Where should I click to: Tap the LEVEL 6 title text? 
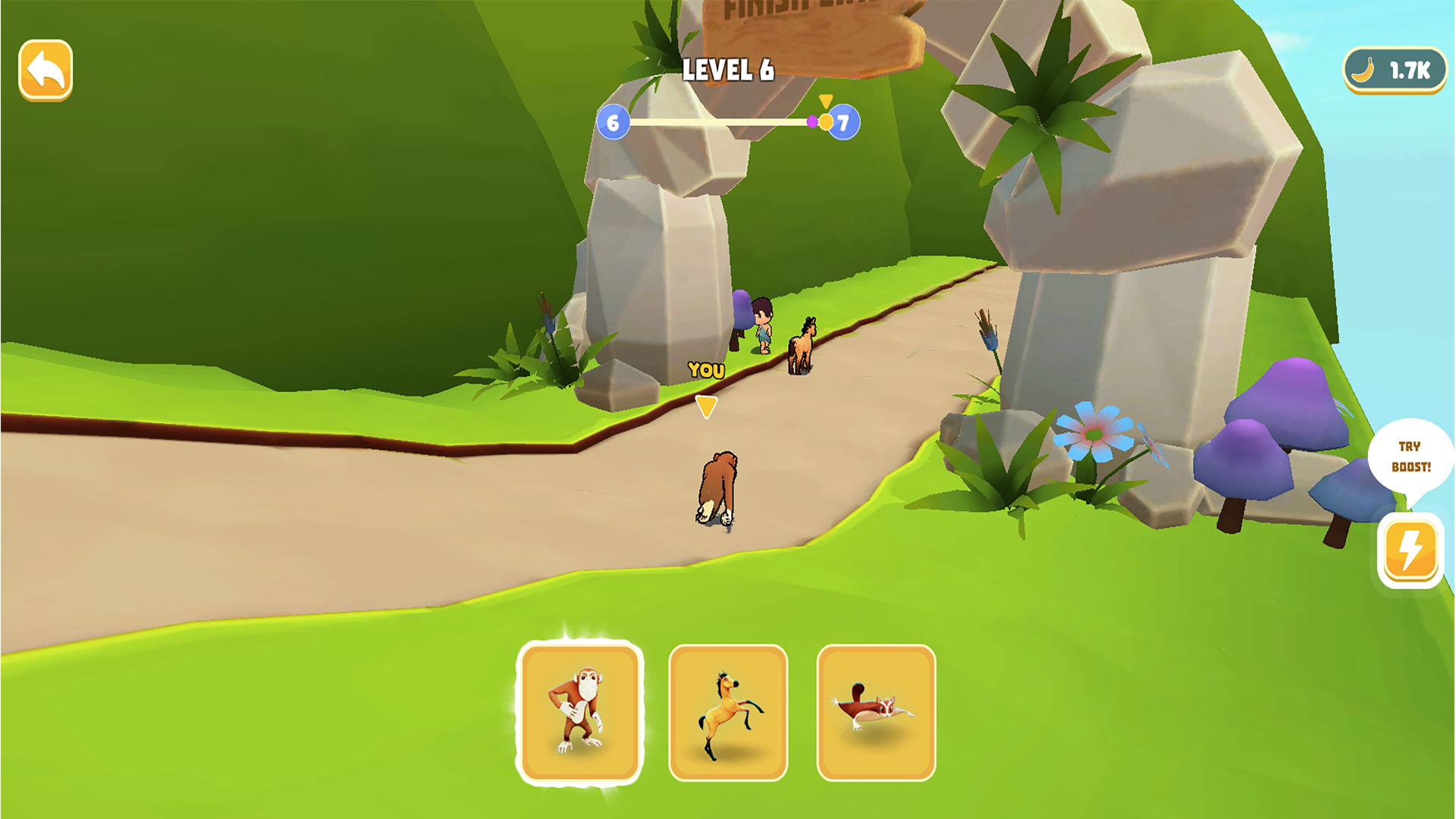click(x=727, y=71)
